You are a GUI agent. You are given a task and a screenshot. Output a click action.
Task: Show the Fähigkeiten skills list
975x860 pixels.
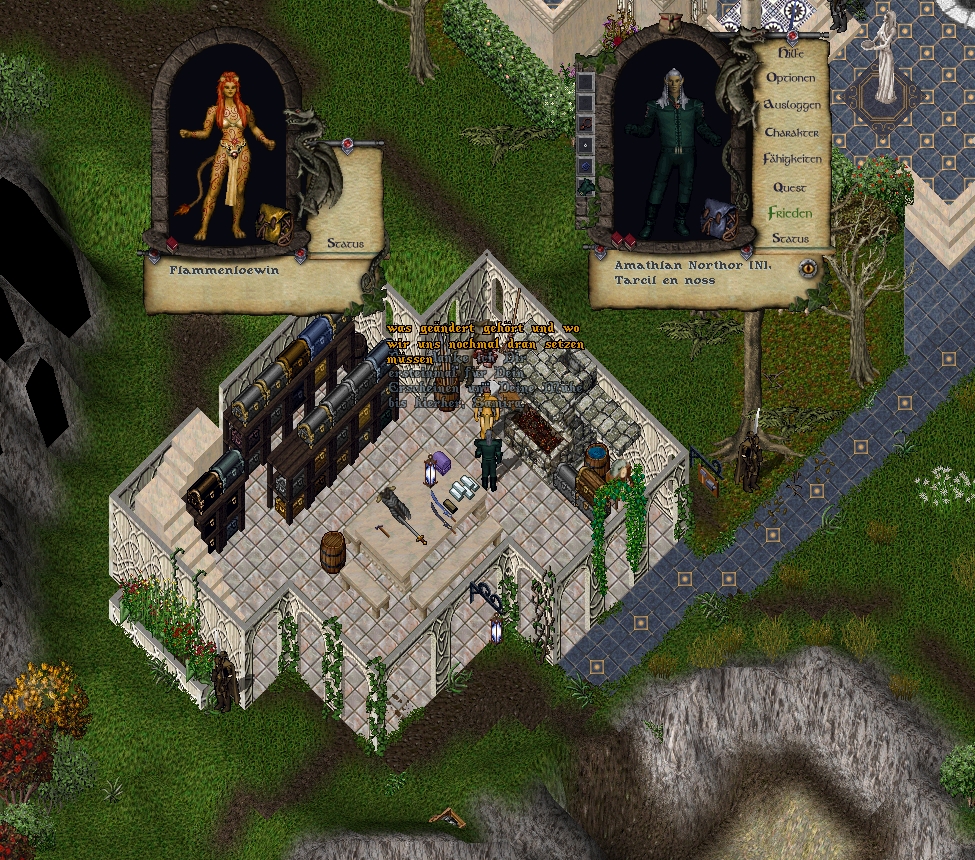(792, 159)
